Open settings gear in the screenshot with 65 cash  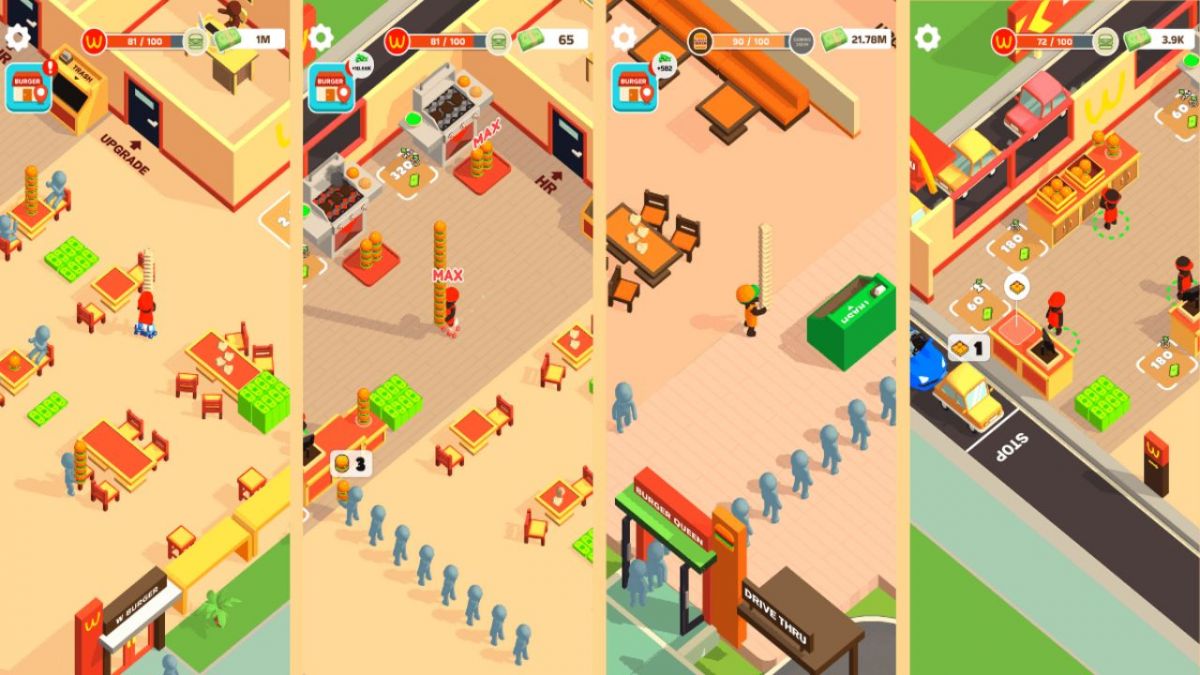pyautogui.click(x=321, y=38)
